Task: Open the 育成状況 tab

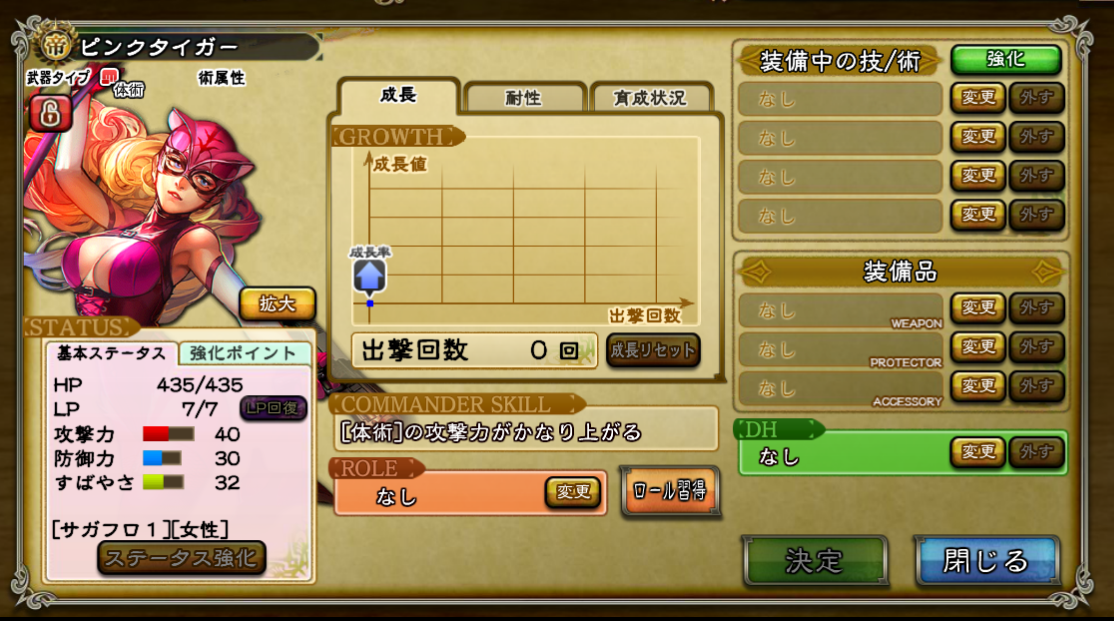Action: (x=650, y=98)
